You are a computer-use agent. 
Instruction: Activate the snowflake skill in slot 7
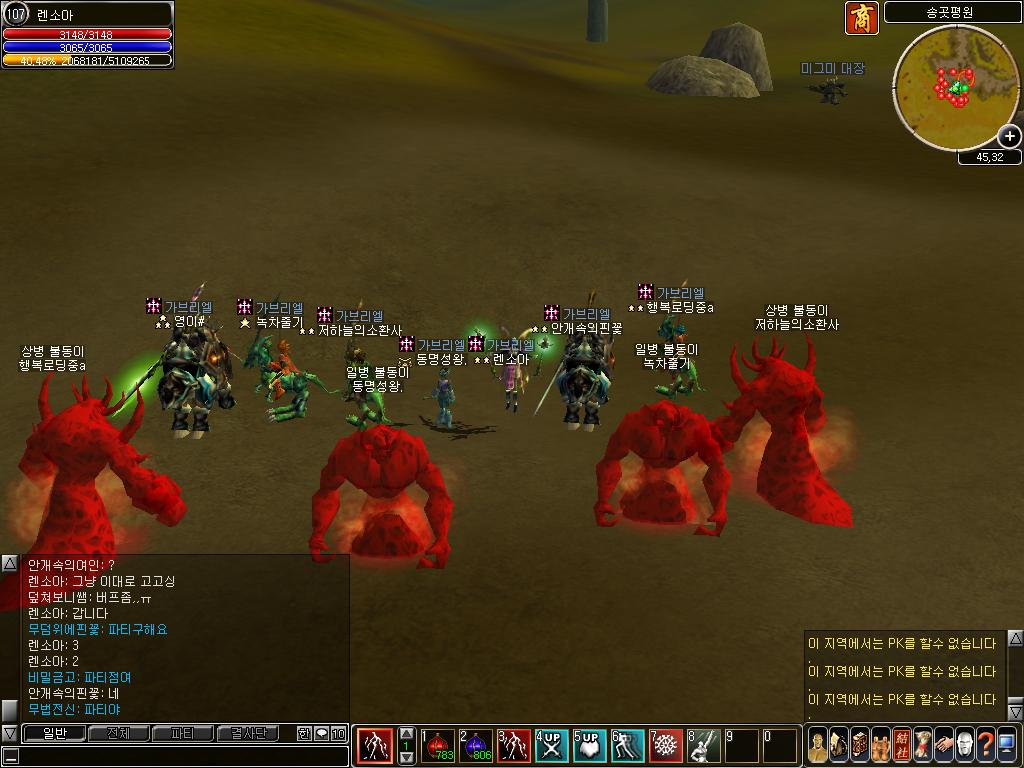[x=665, y=746]
